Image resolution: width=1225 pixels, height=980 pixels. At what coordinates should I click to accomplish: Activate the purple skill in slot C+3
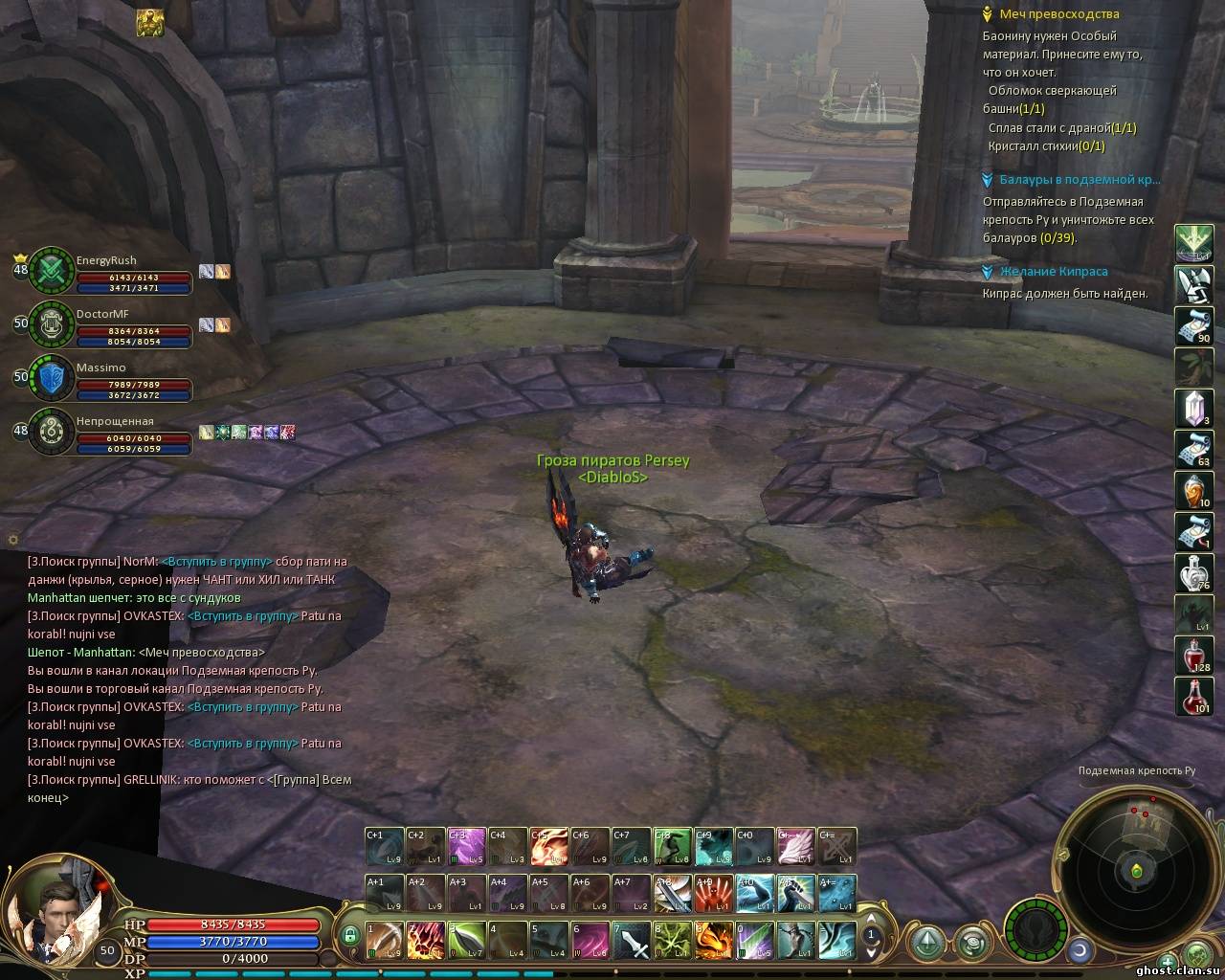(x=467, y=847)
